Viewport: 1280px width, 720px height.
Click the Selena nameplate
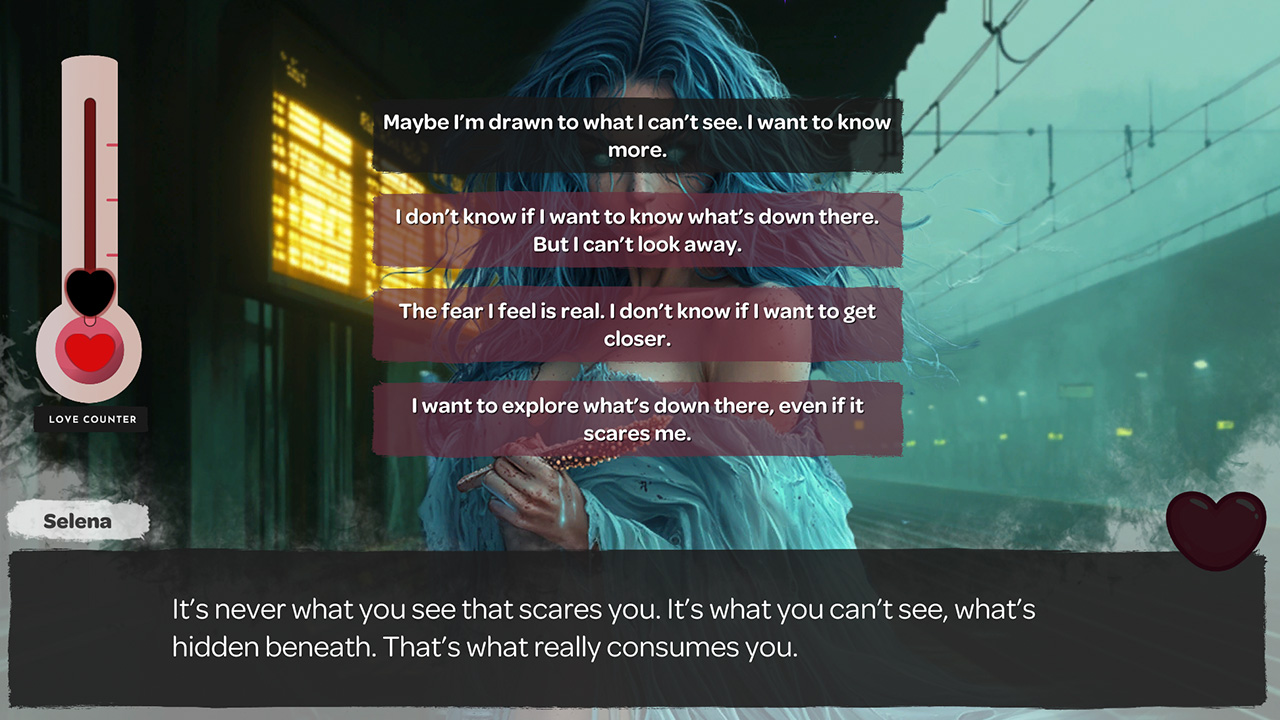click(77, 519)
